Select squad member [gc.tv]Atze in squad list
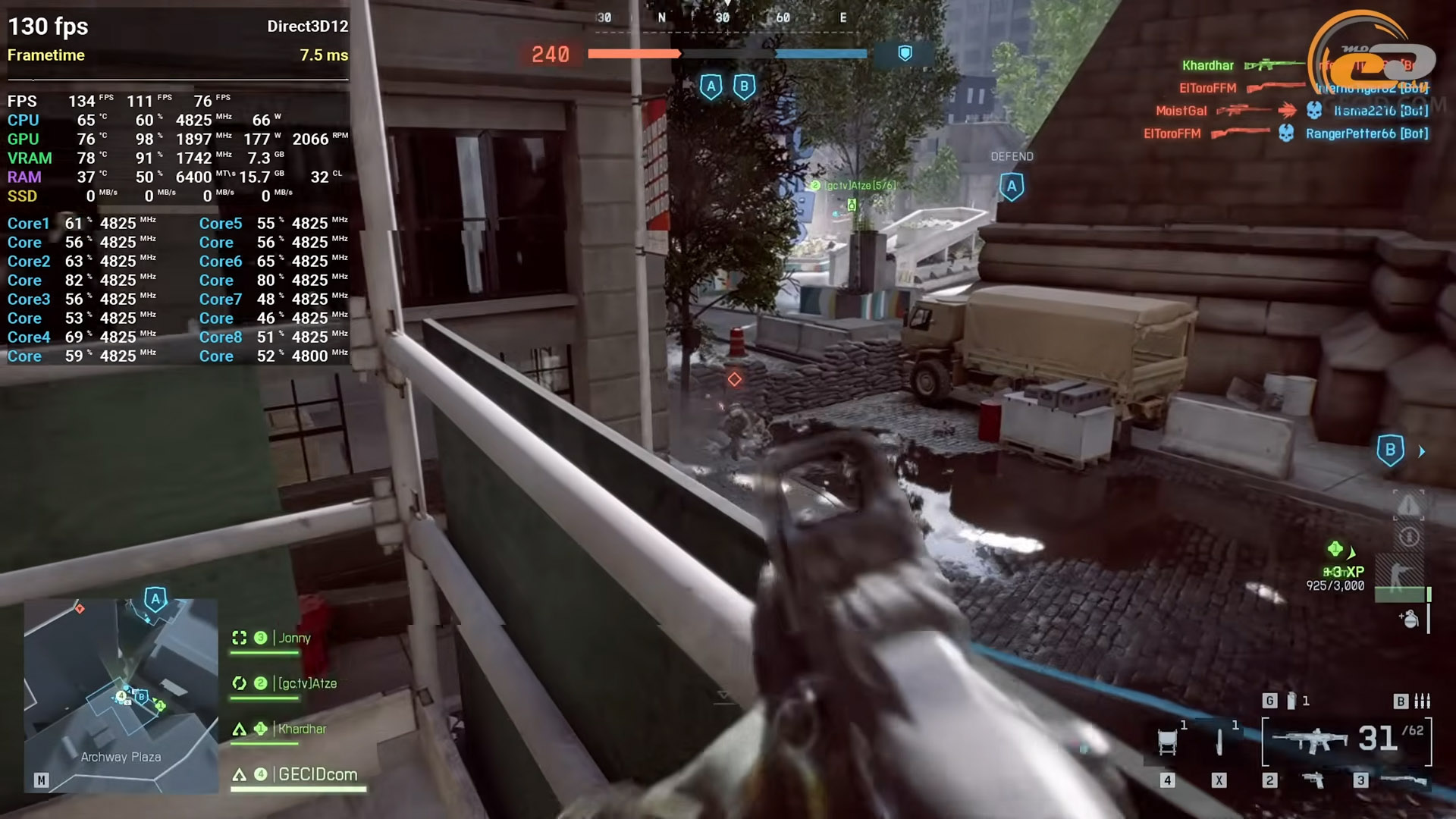The image size is (1456, 819). tap(306, 683)
